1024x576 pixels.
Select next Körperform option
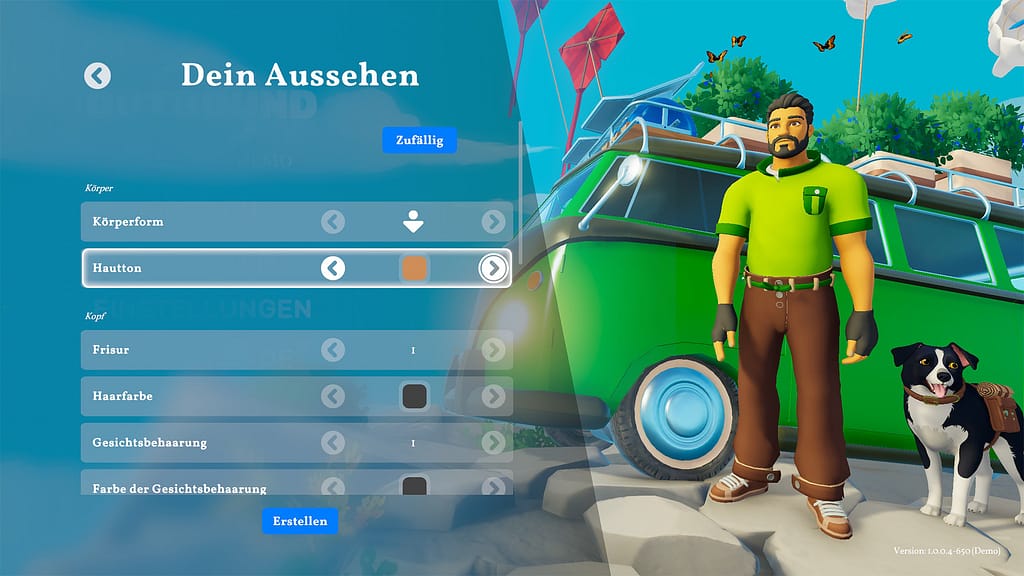(493, 222)
